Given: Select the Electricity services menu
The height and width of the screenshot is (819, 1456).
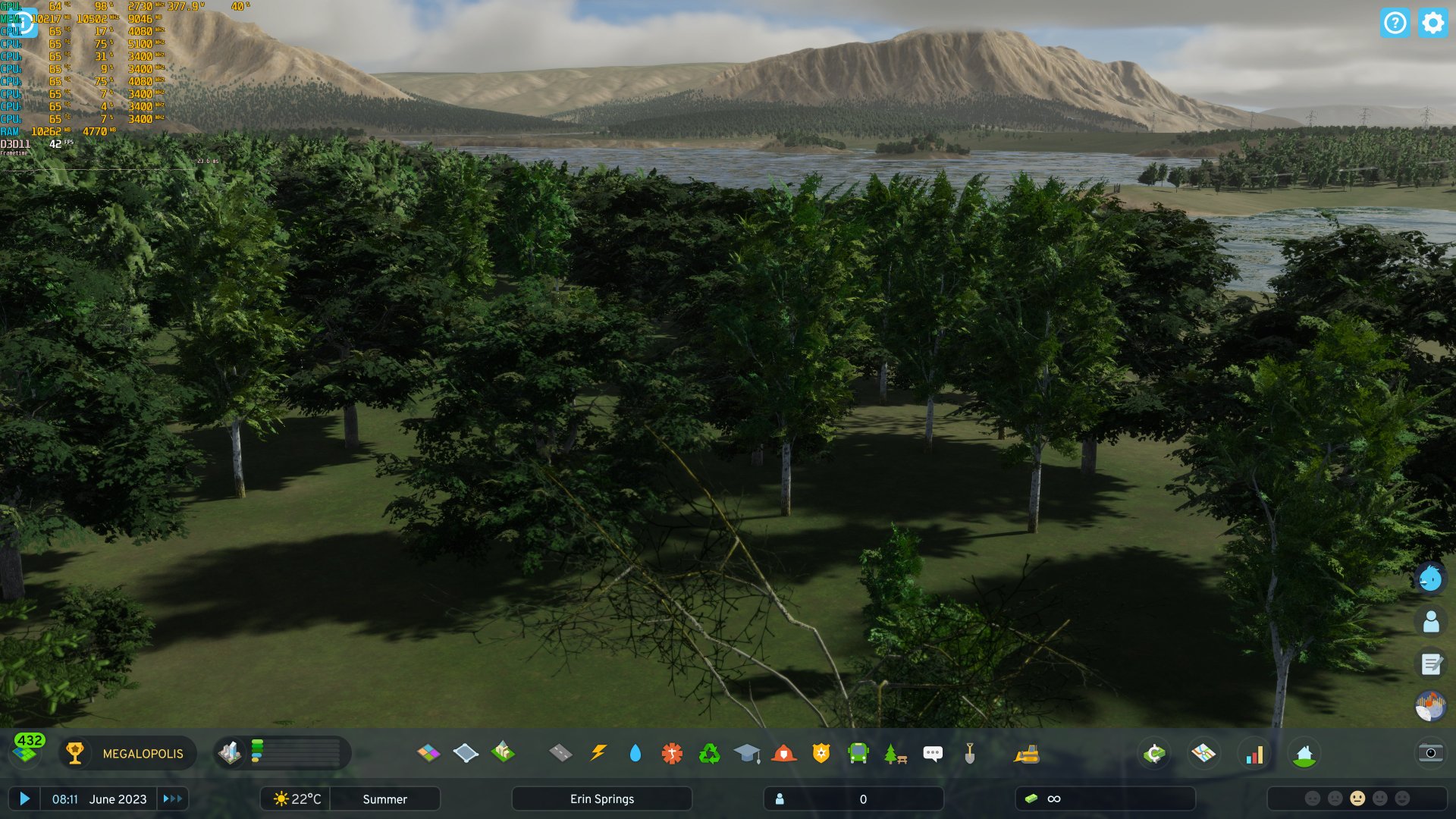Looking at the screenshot, I should [x=598, y=753].
